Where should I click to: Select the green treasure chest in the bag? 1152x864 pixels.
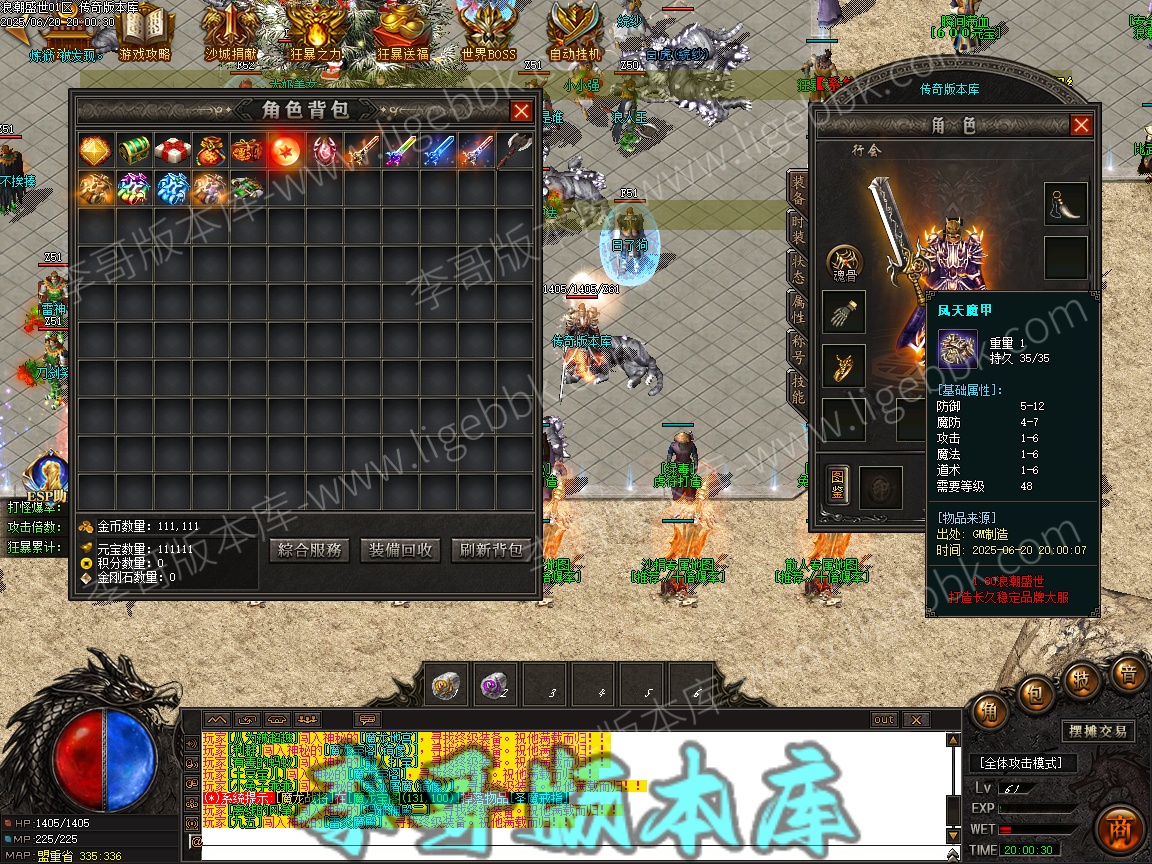click(134, 151)
